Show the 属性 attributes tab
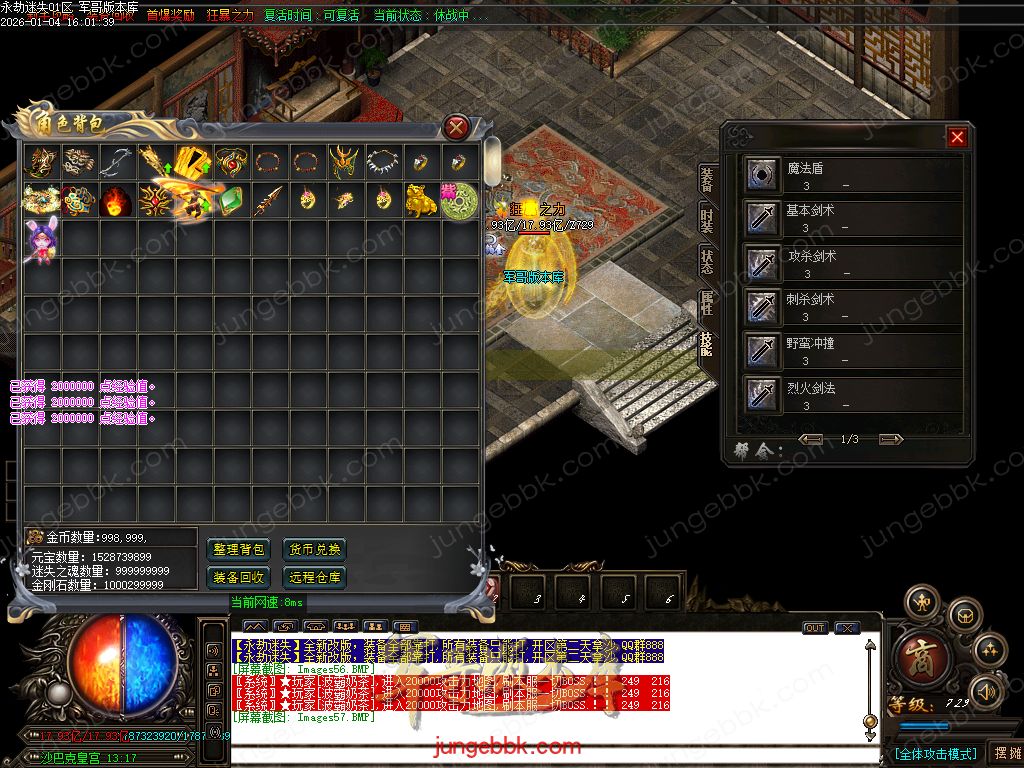Image resolution: width=1024 pixels, height=768 pixels. pyautogui.click(x=707, y=301)
